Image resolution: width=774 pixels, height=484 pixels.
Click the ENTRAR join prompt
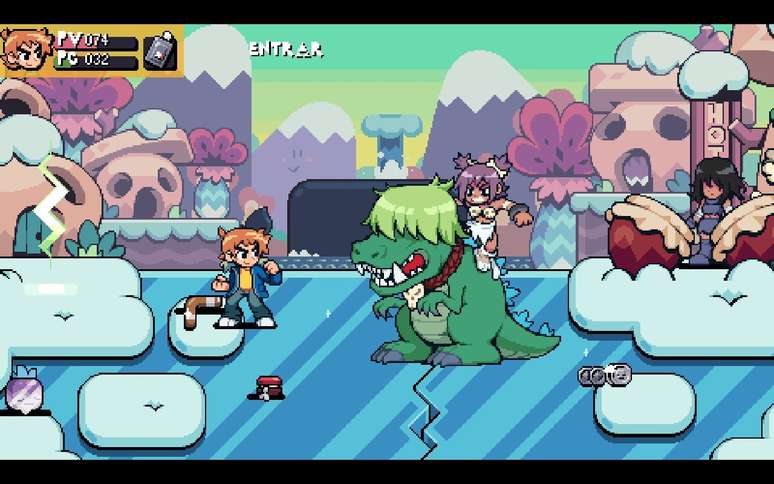click(x=286, y=48)
